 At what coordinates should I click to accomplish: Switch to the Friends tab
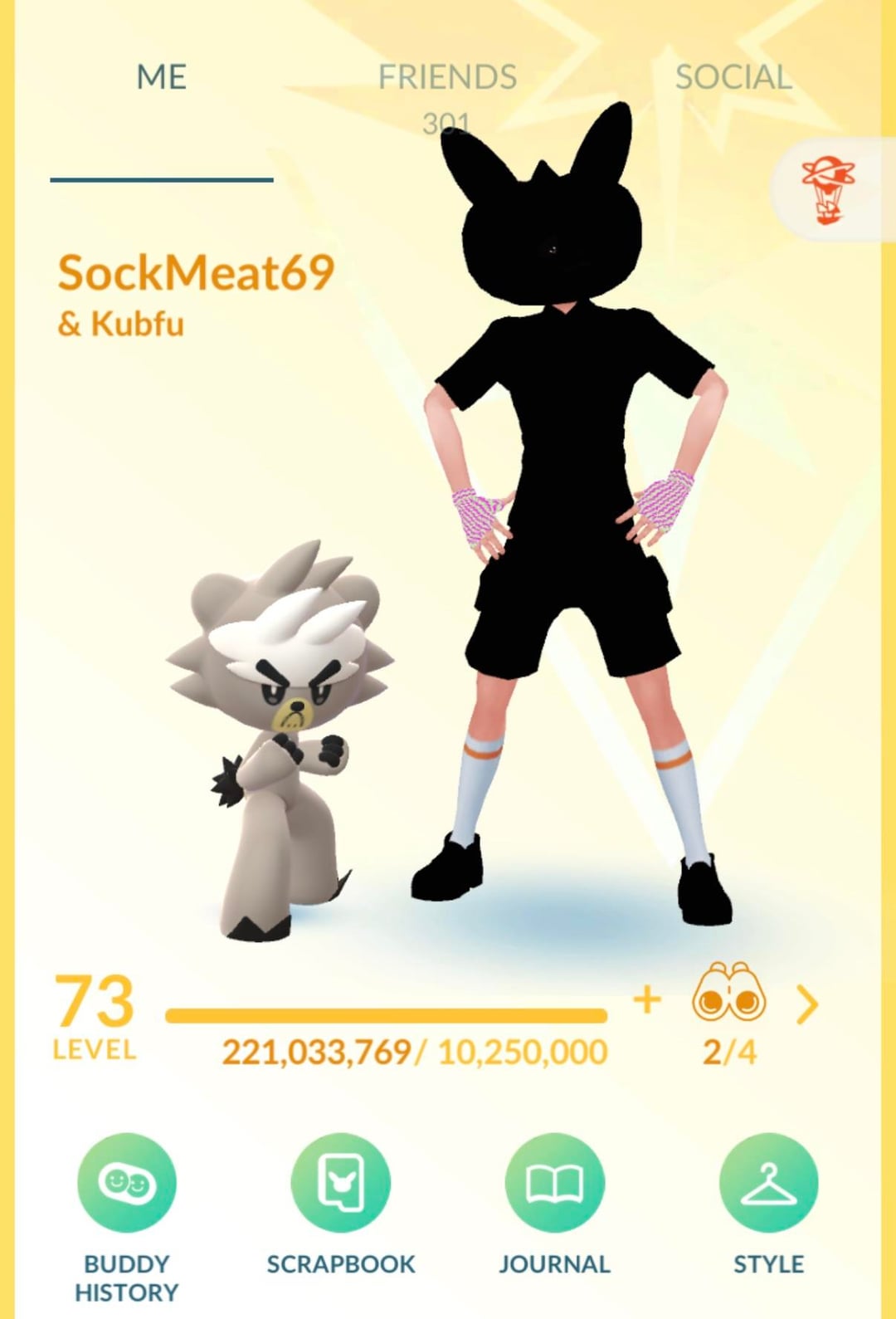[x=447, y=78]
